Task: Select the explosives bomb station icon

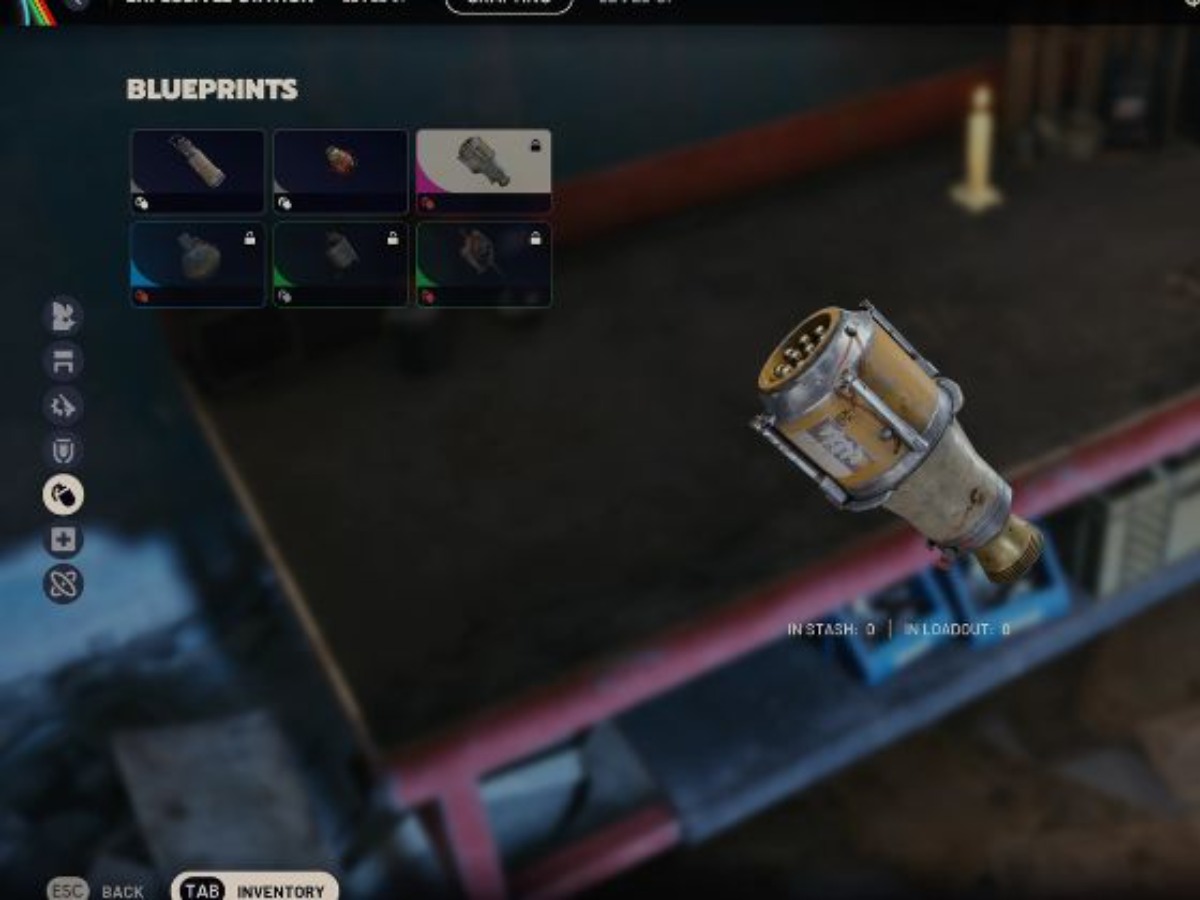Action: click(63, 495)
